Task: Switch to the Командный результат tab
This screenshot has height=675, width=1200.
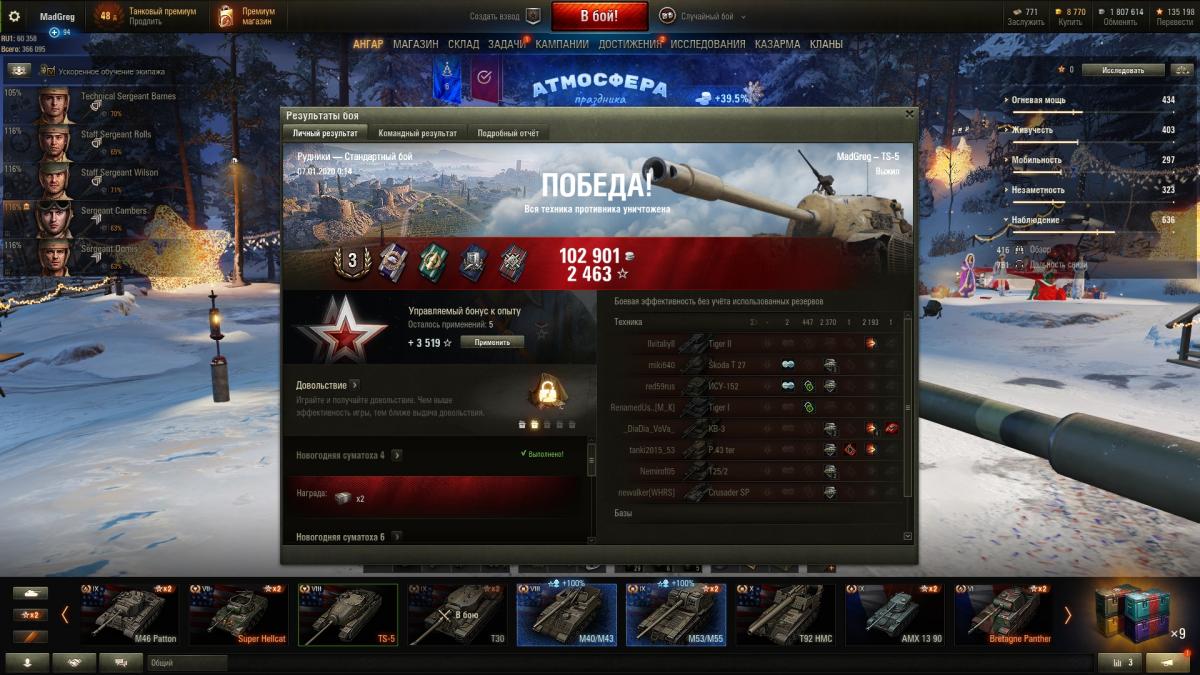Action: (x=417, y=133)
